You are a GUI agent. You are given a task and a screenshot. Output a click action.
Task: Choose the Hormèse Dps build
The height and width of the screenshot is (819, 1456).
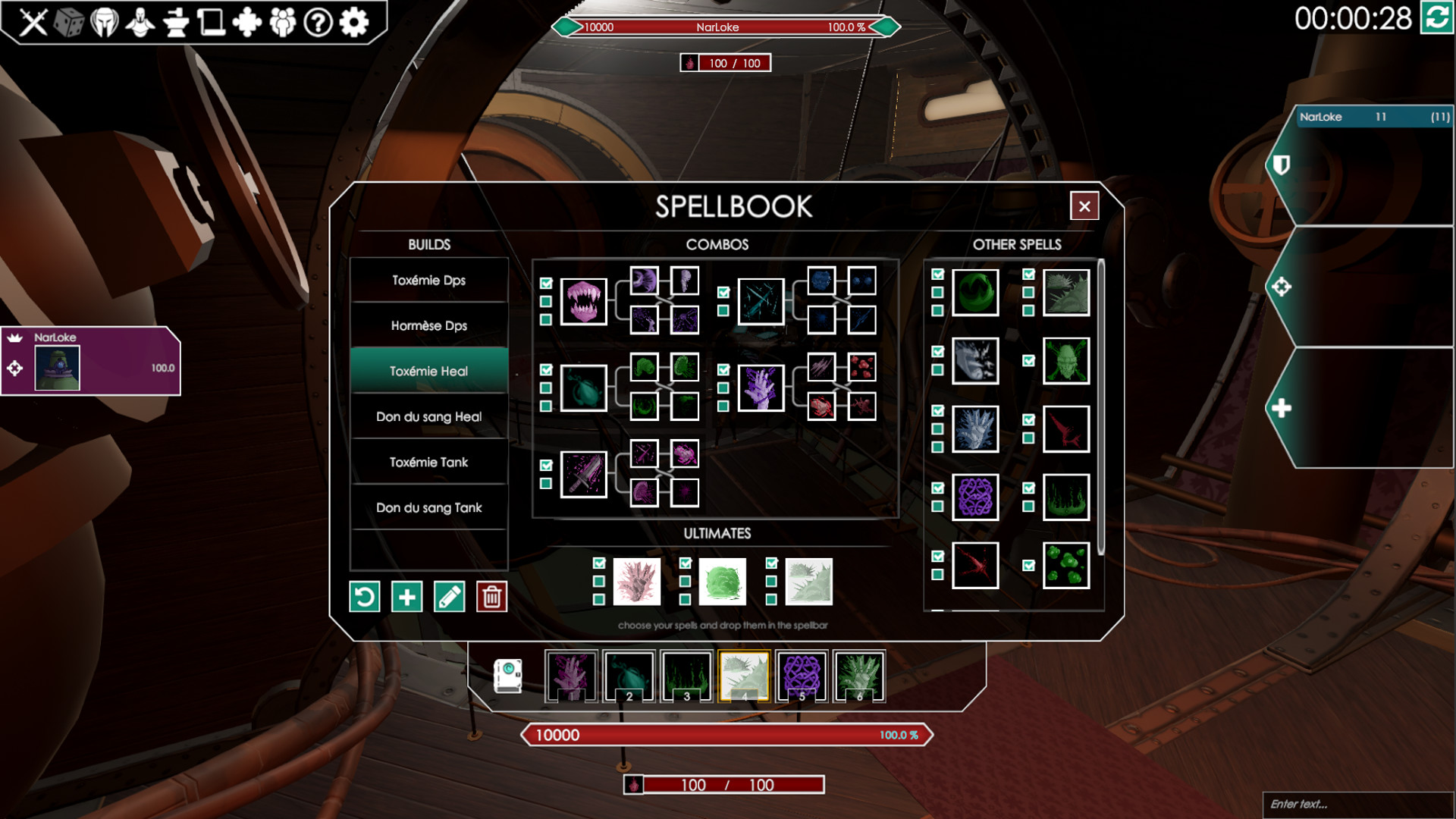coord(428,325)
